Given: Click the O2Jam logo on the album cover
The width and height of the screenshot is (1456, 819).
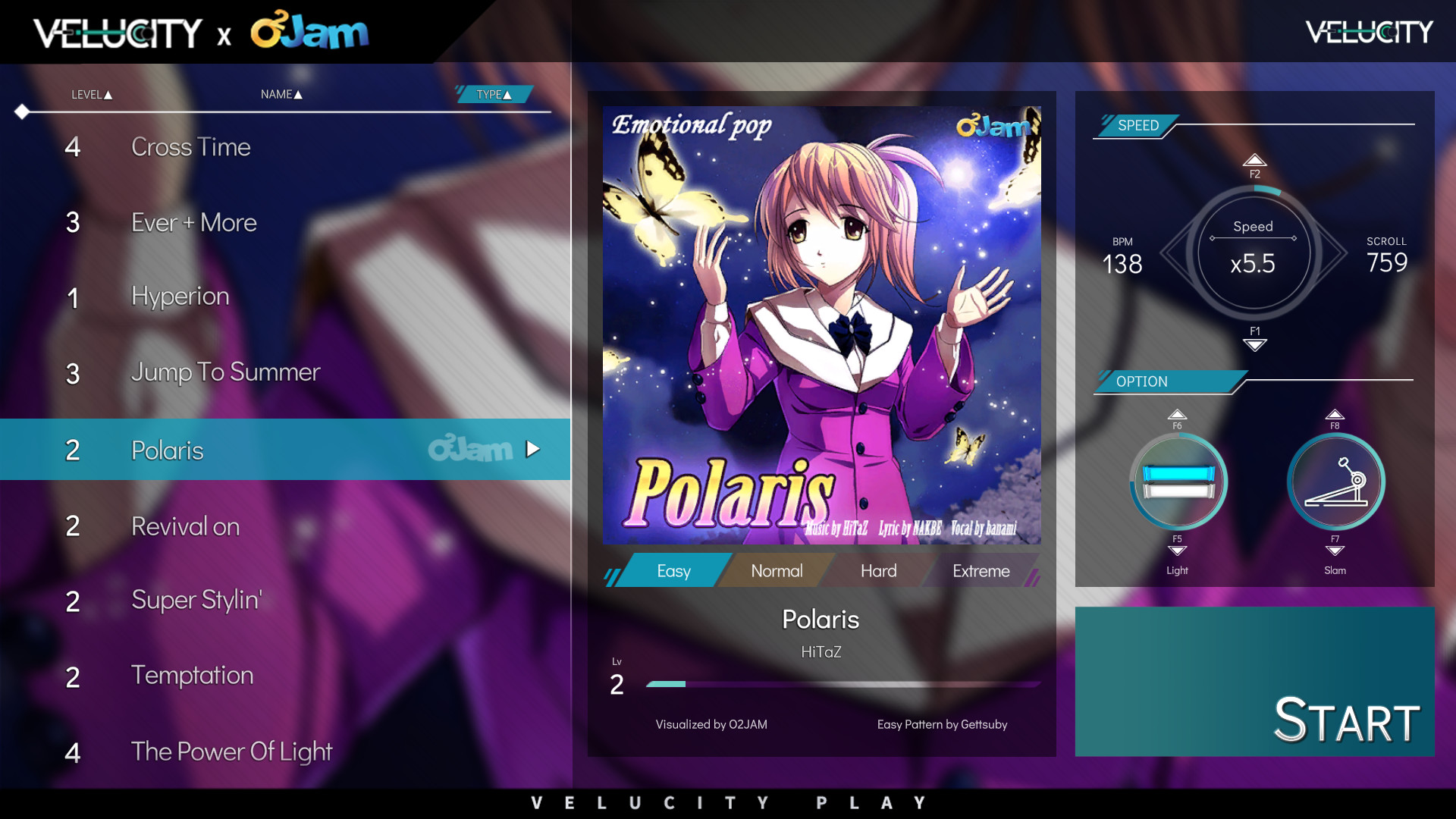Looking at the screenshot, I should (x=994, y=127).
